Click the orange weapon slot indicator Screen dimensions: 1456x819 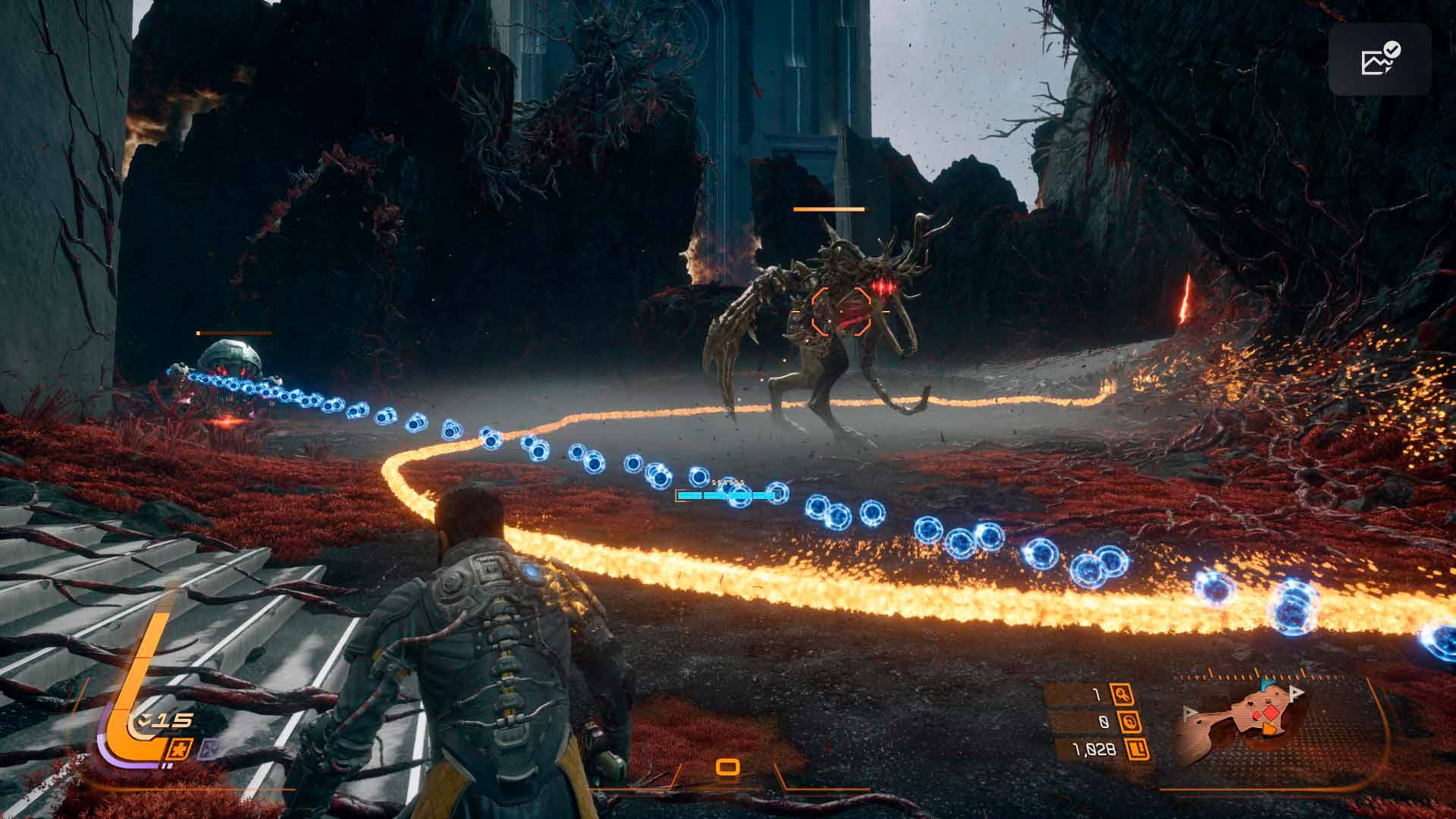pyautogui.click(x=728, y=767)
